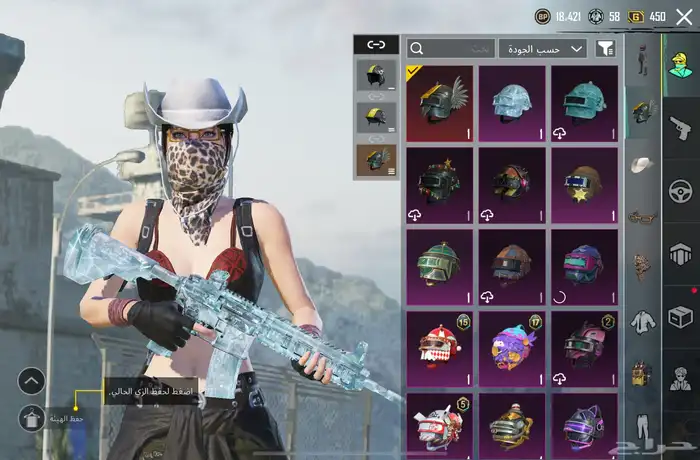Close the inventory screen with the X
The image size is (700, 460).
coord(684,16)
